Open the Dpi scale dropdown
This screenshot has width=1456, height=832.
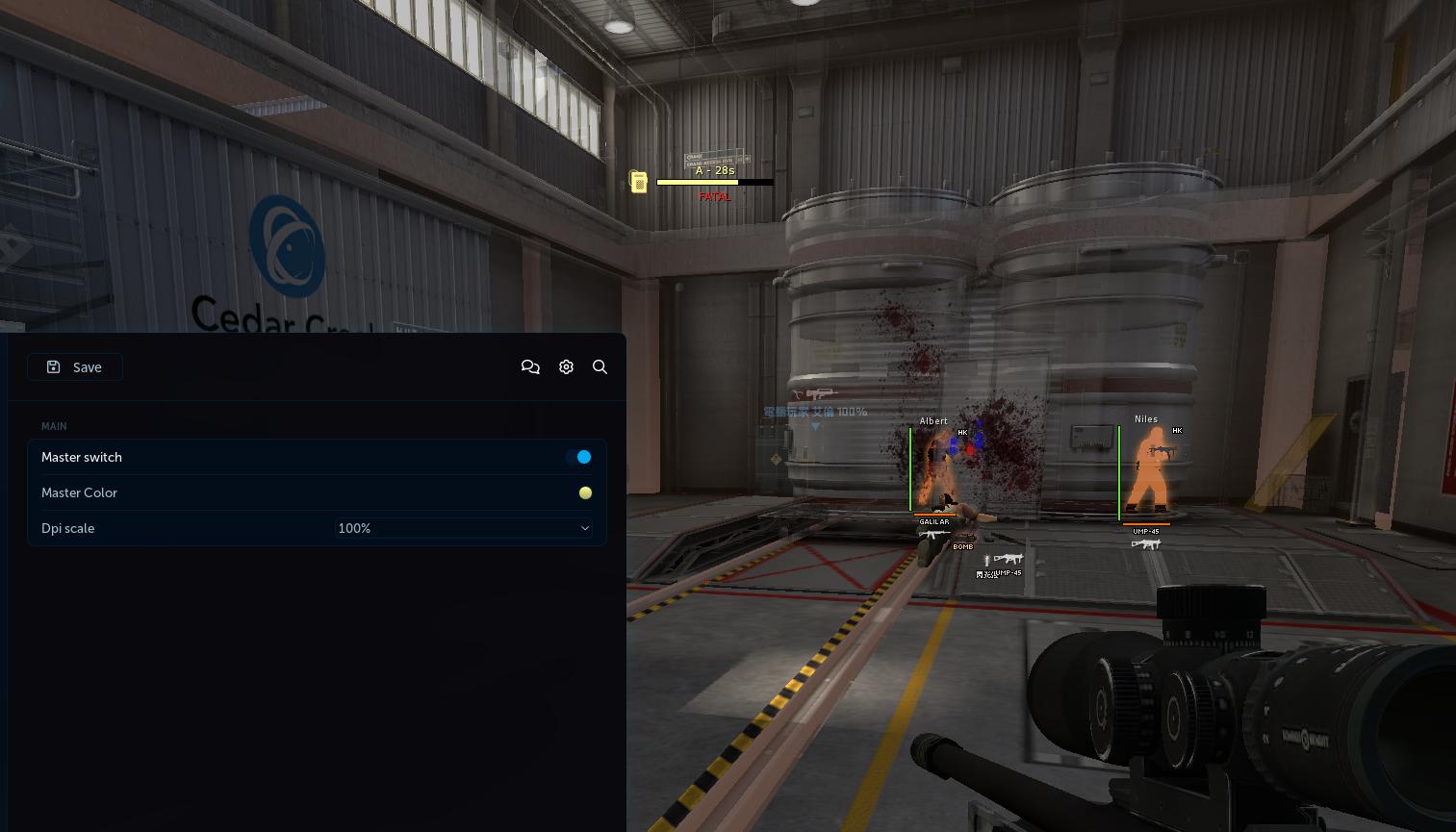tap(463, 528)
